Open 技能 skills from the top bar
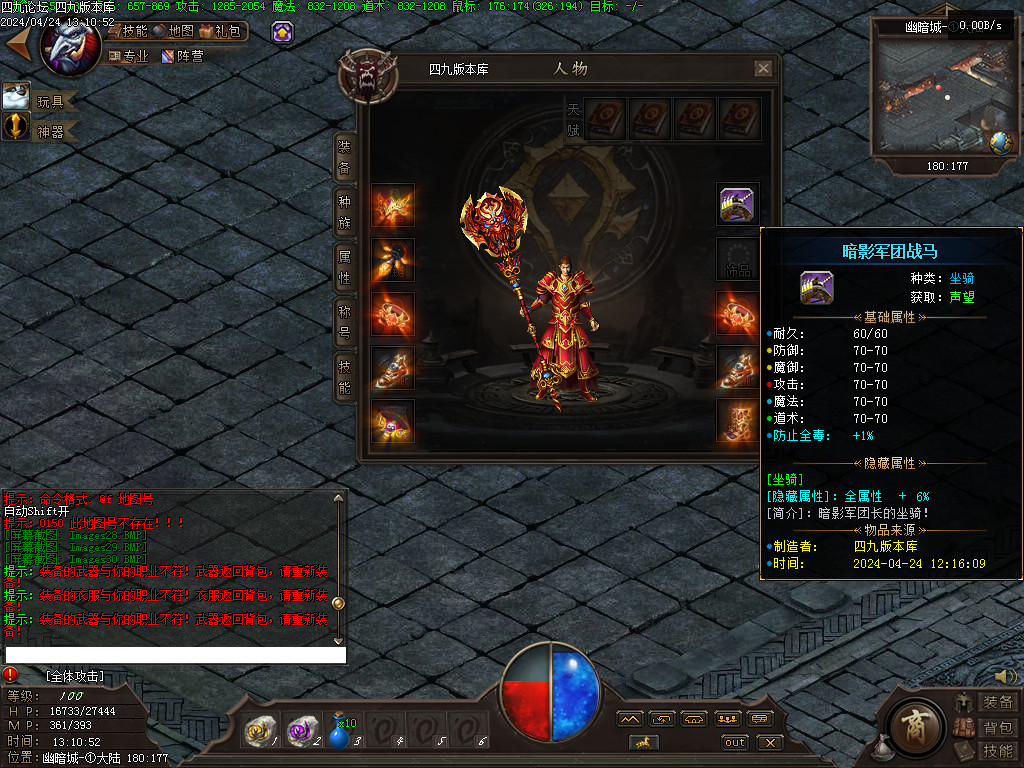Screen dimensions: 1024x768 [x=130, y=31]
